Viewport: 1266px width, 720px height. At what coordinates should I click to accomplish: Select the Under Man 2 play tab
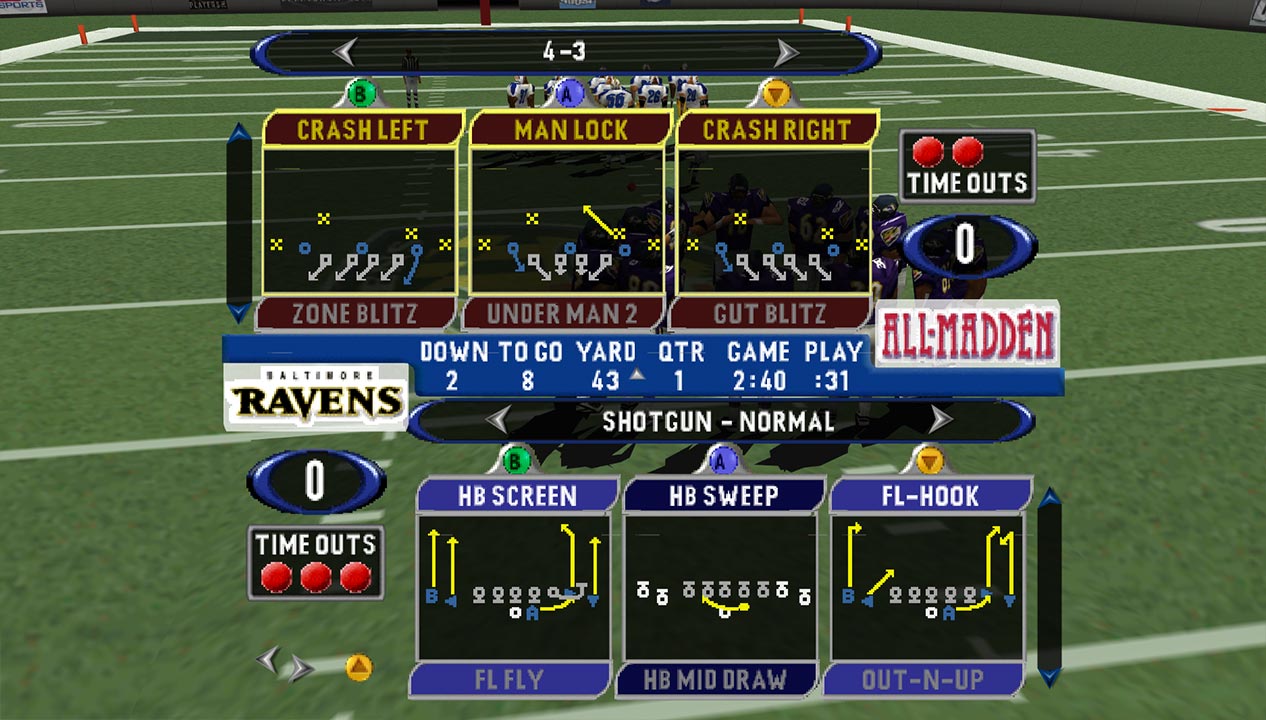[x=562, y=314]
